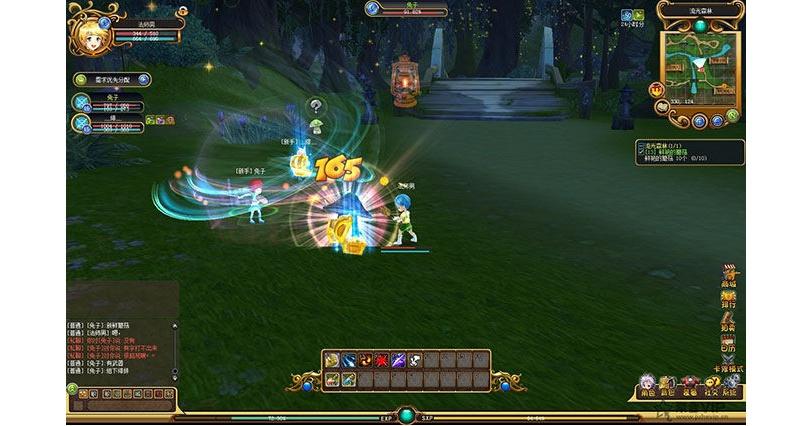Viewport: 812px width, 426px height.
Task: Select the first golden skill slot
Action: (331, 361)
